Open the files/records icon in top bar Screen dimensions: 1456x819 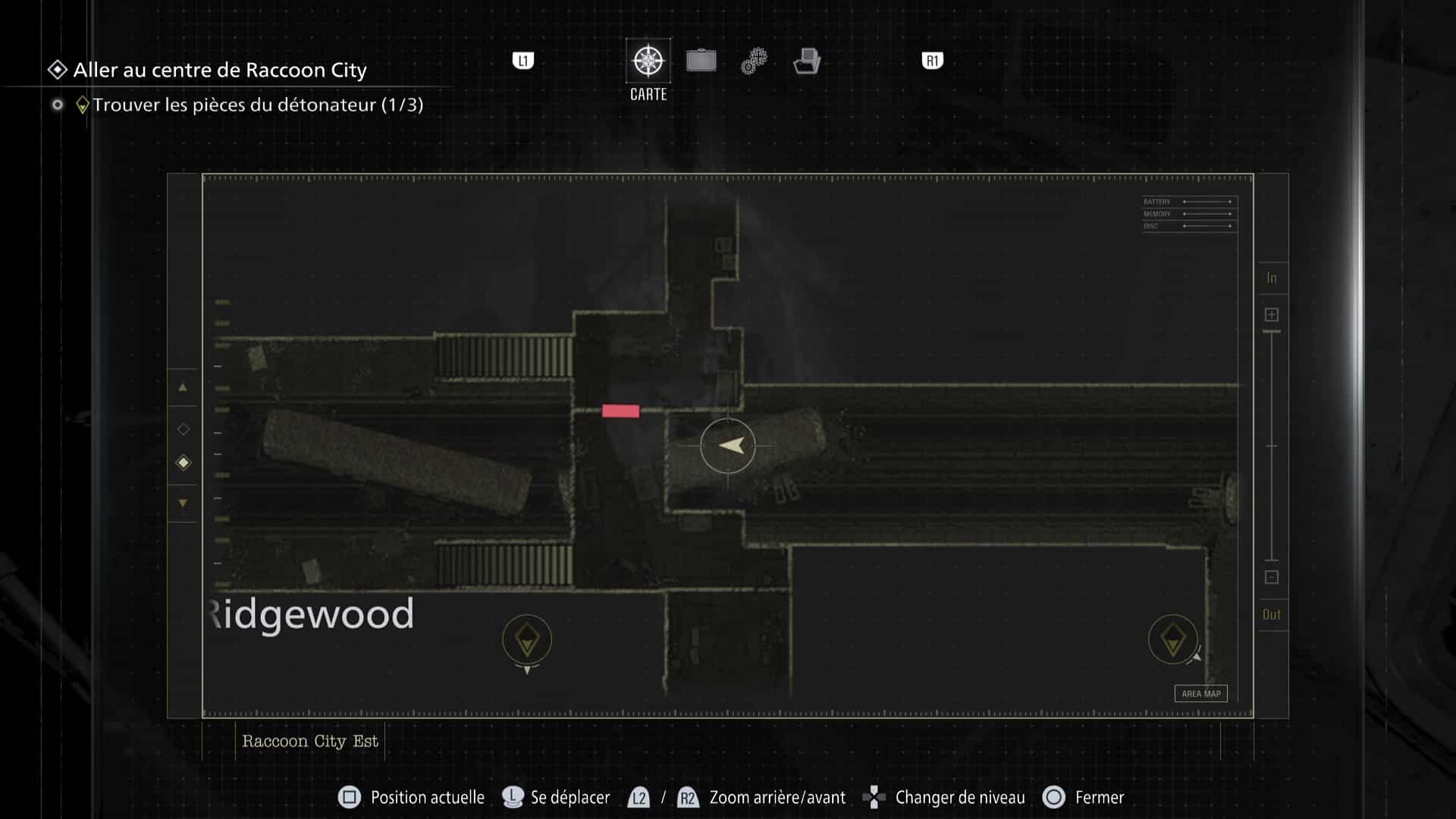808,61
